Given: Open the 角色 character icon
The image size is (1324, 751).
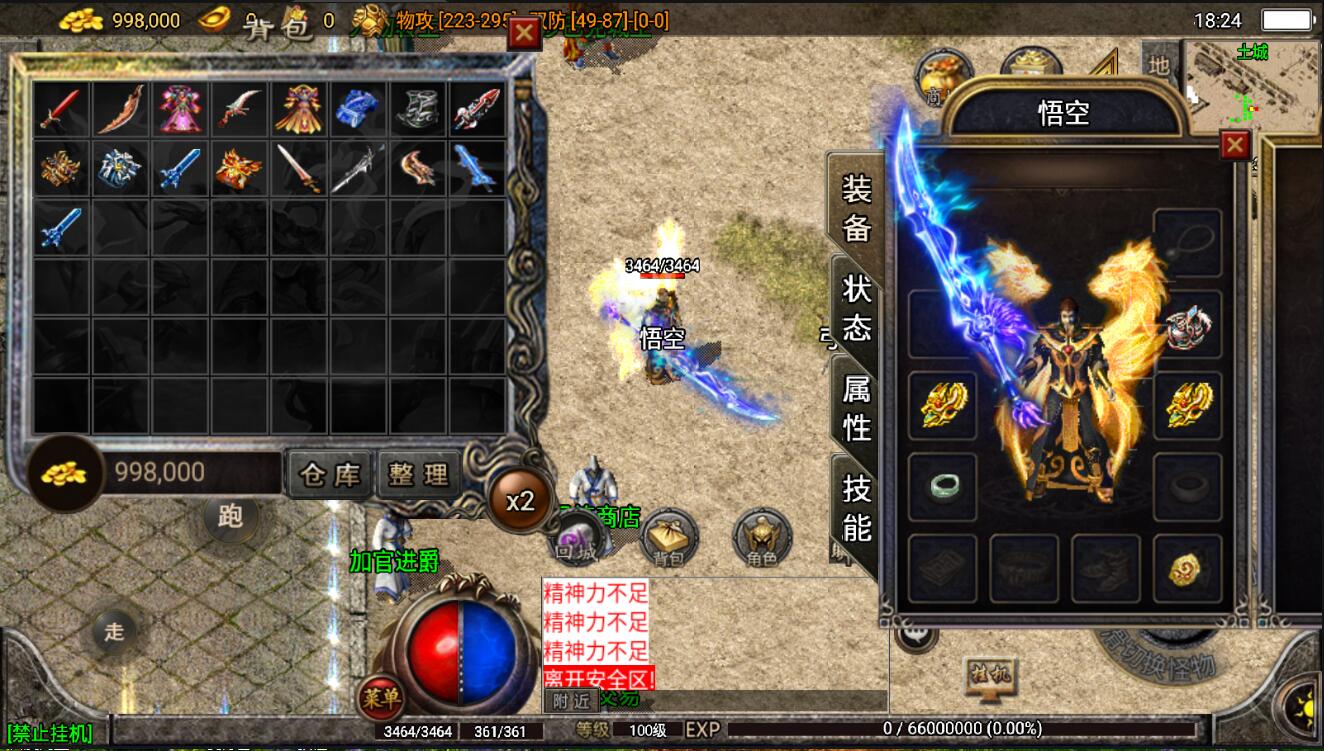Looking at the screenshot, I should [x=762, y=538].
